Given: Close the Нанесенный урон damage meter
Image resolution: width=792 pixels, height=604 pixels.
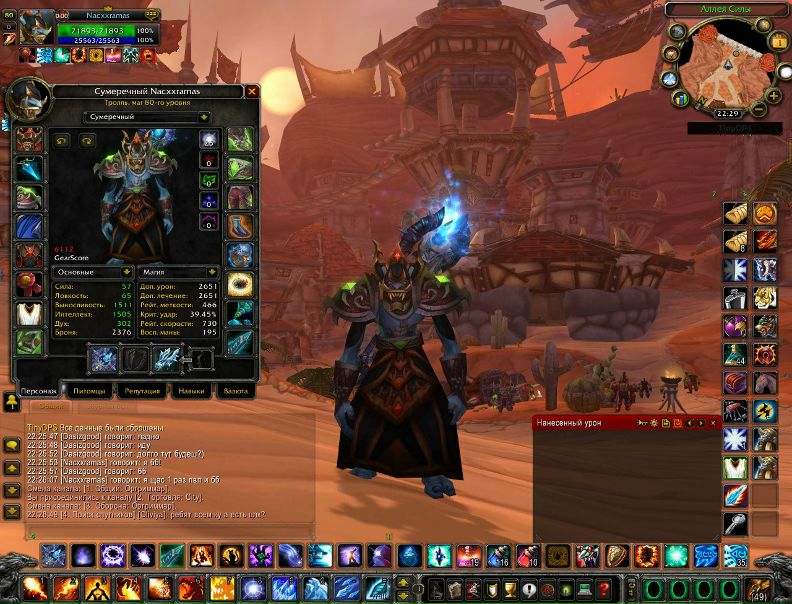Looking at the screenshot, I should [x=712, y=423].
